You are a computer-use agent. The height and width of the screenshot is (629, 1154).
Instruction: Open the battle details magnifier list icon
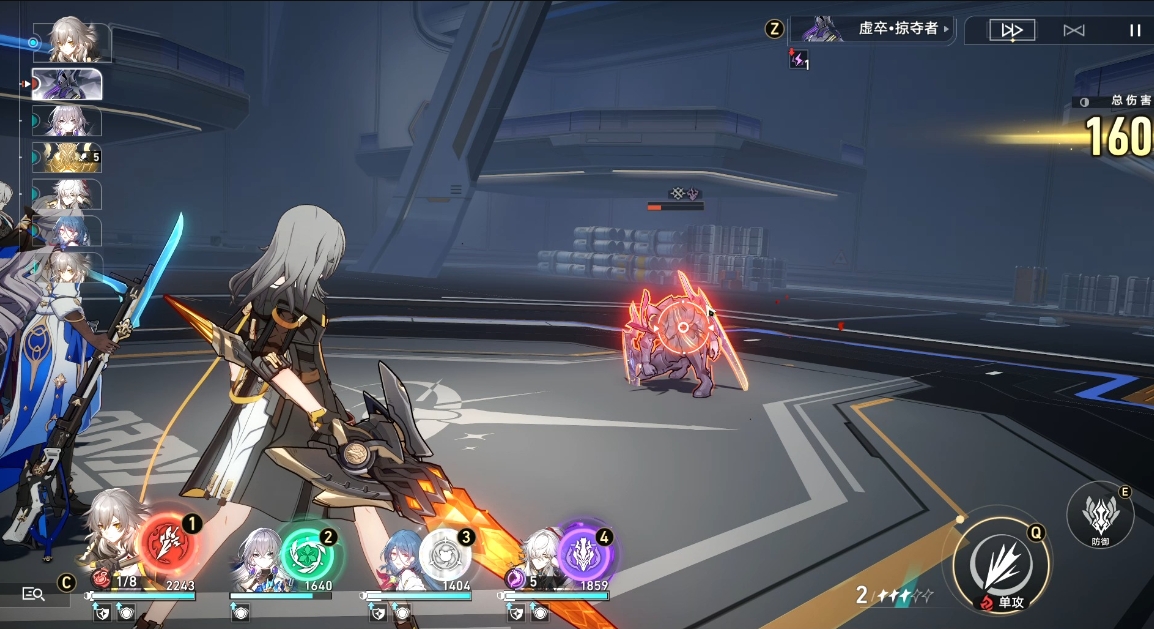click(33, 594)
